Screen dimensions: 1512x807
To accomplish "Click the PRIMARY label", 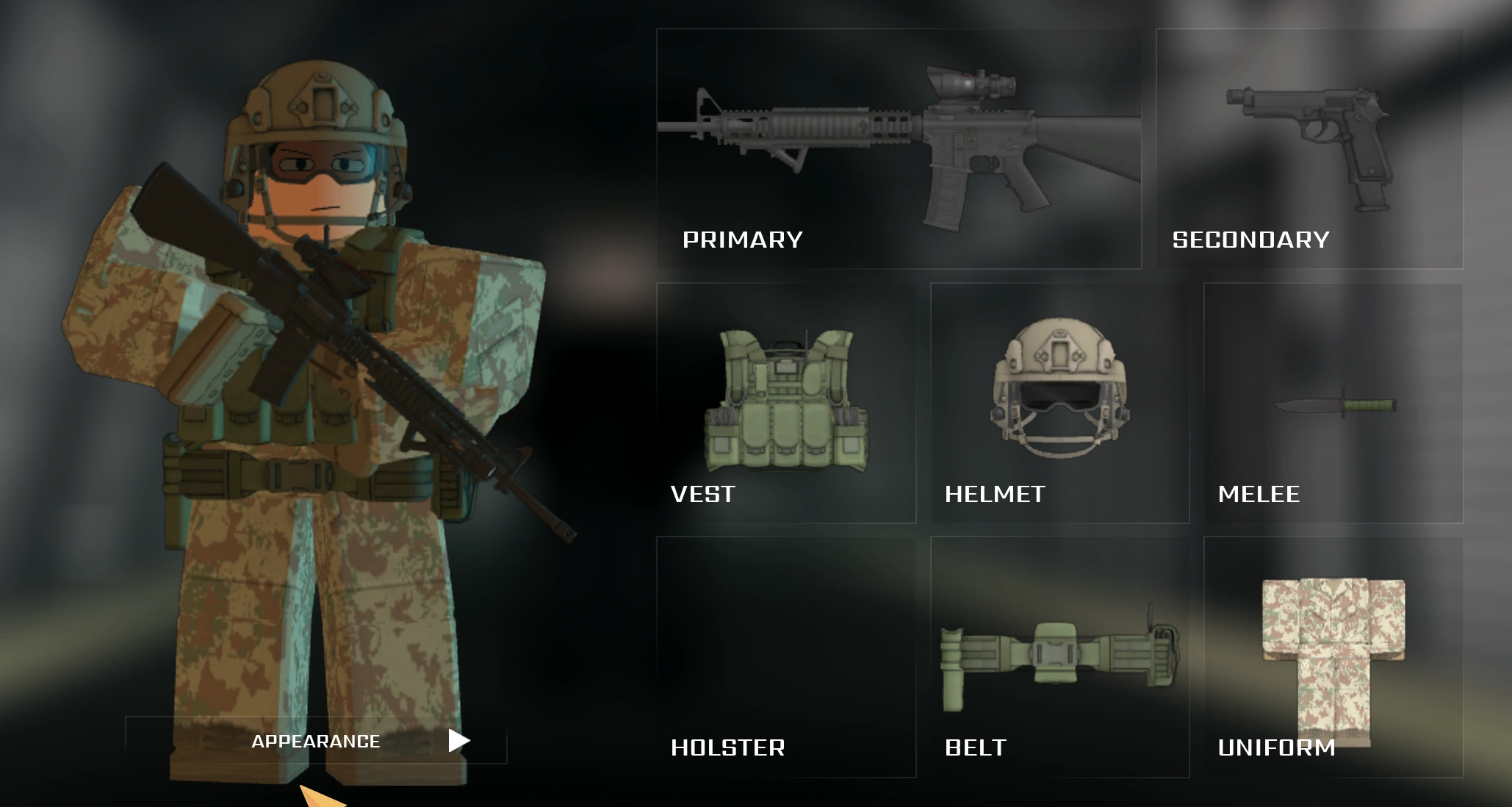I will (x=742, y=239).
